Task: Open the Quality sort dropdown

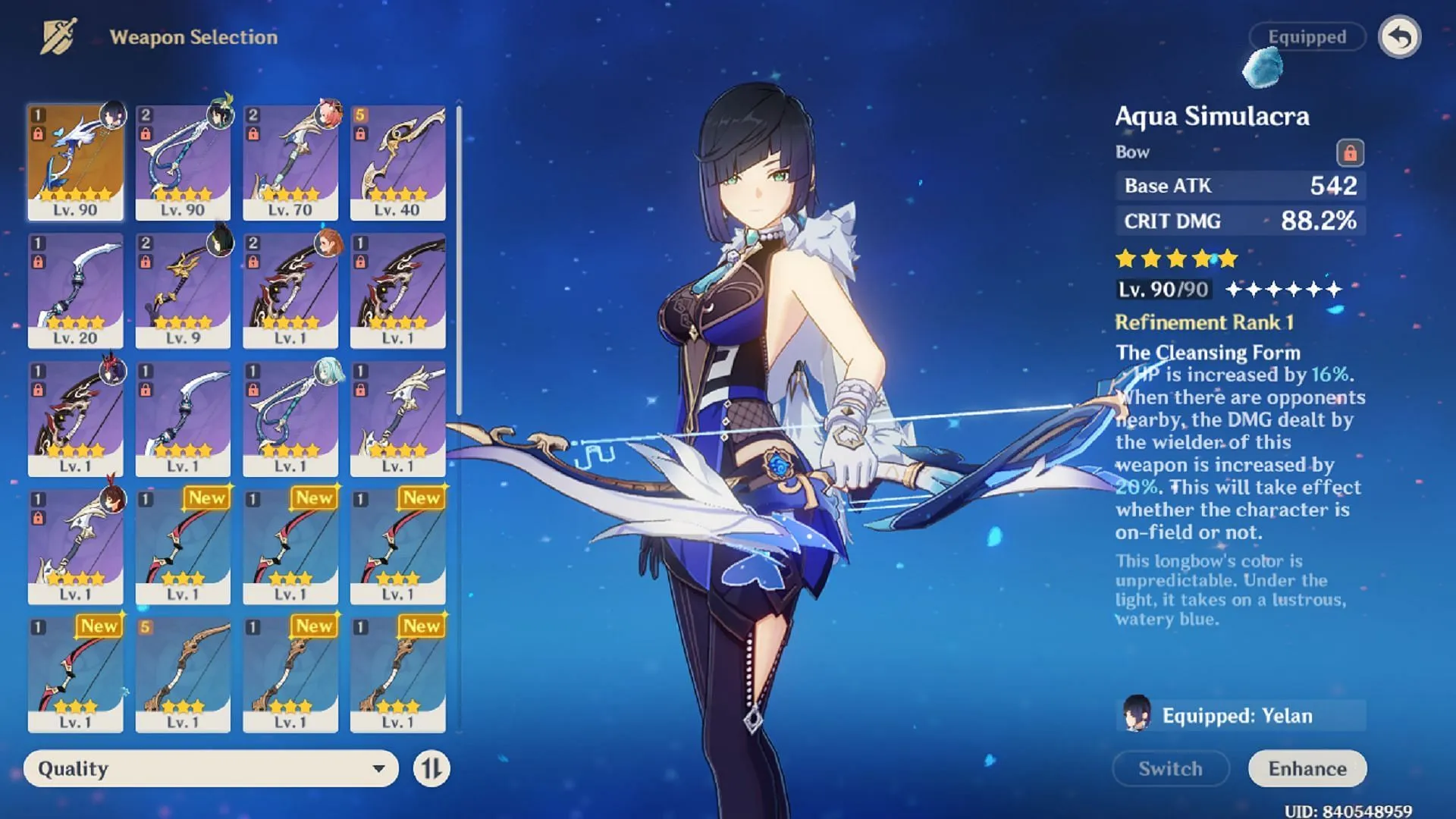Action: [211, 768]
